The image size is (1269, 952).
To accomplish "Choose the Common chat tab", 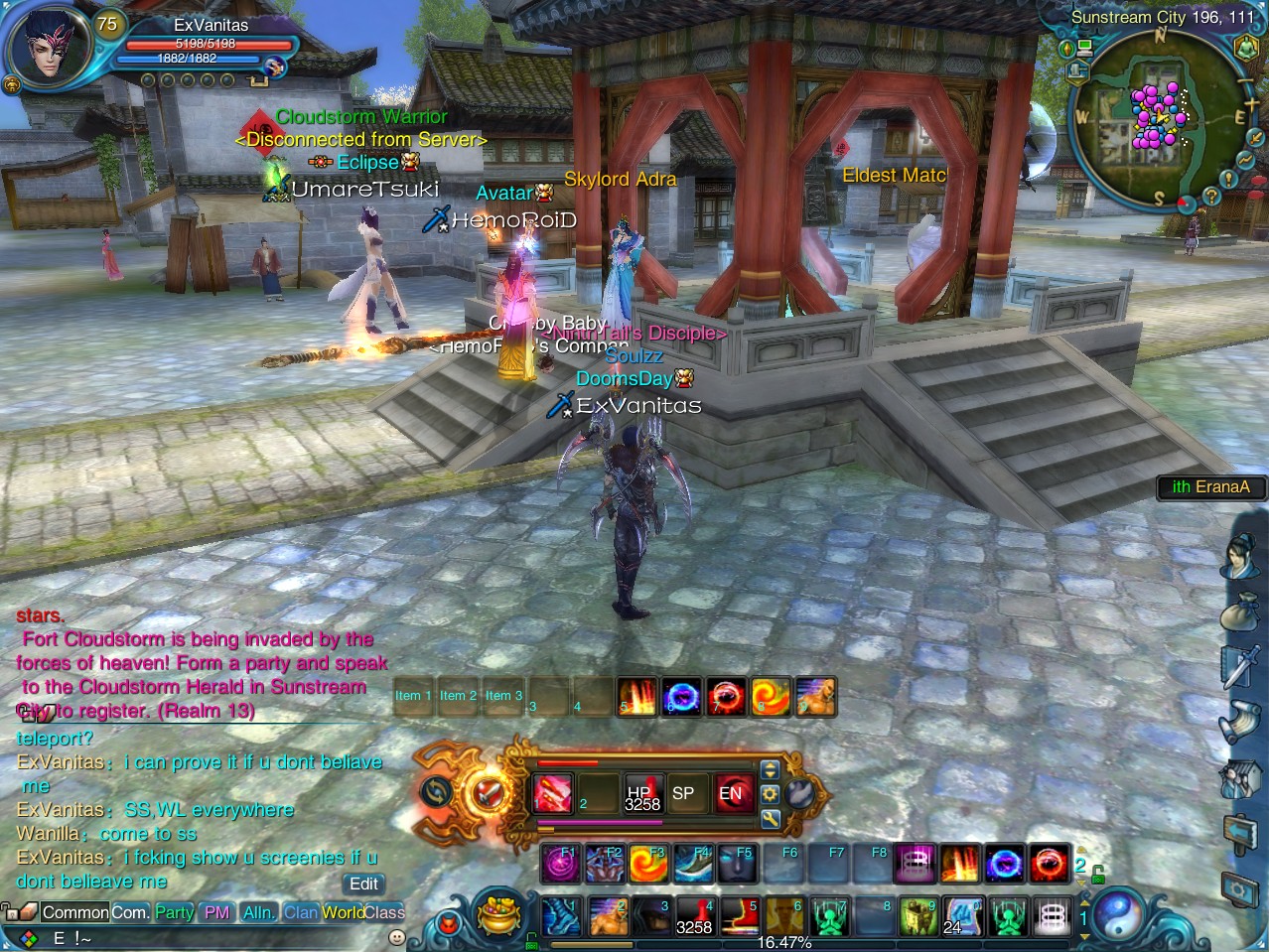I will 74,912.
